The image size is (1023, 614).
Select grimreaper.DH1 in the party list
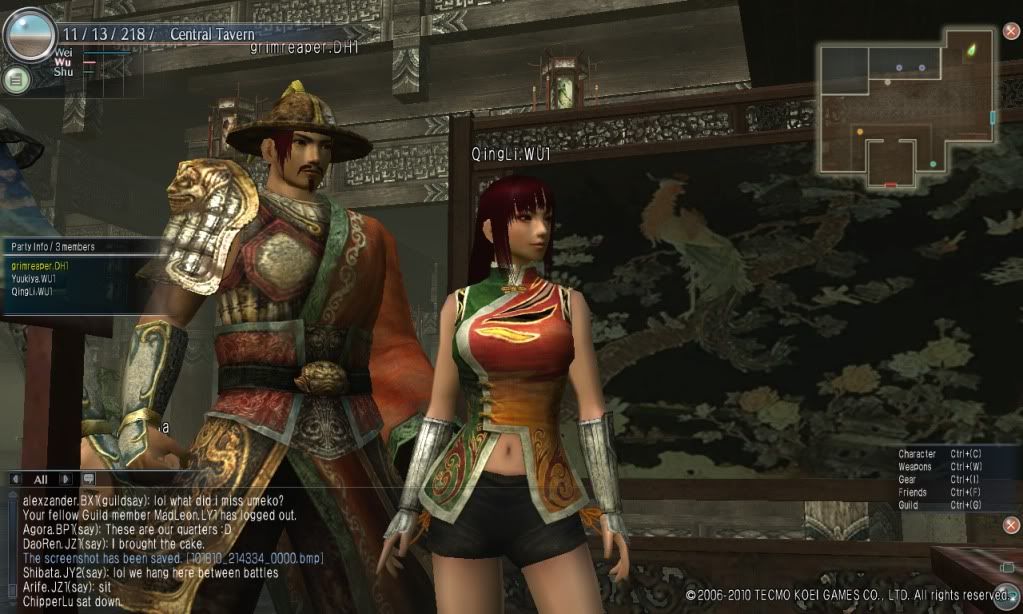pyautogui.click(x=32, y=267)
